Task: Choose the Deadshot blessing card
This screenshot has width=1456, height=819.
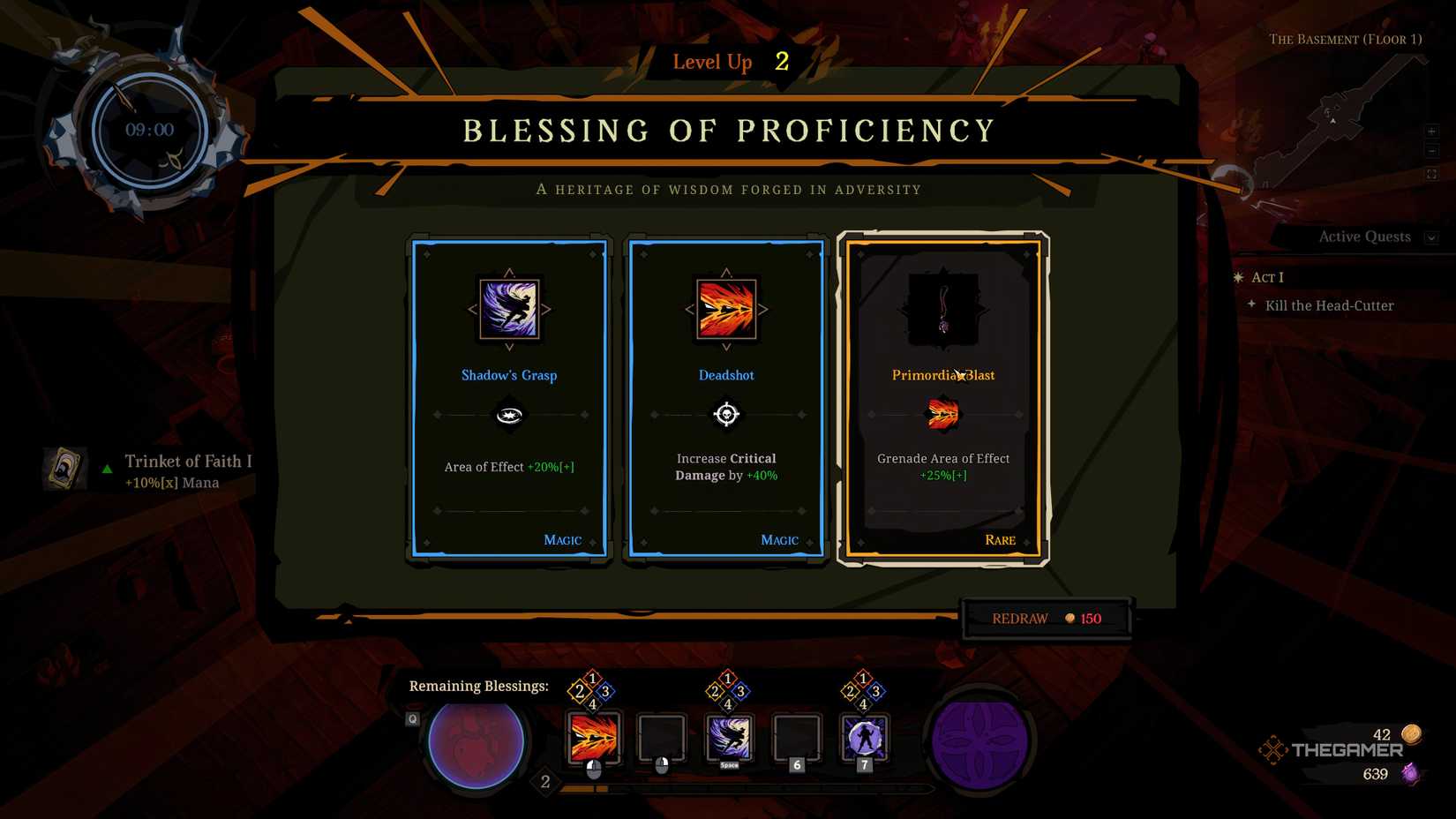Action: (725, 397)
